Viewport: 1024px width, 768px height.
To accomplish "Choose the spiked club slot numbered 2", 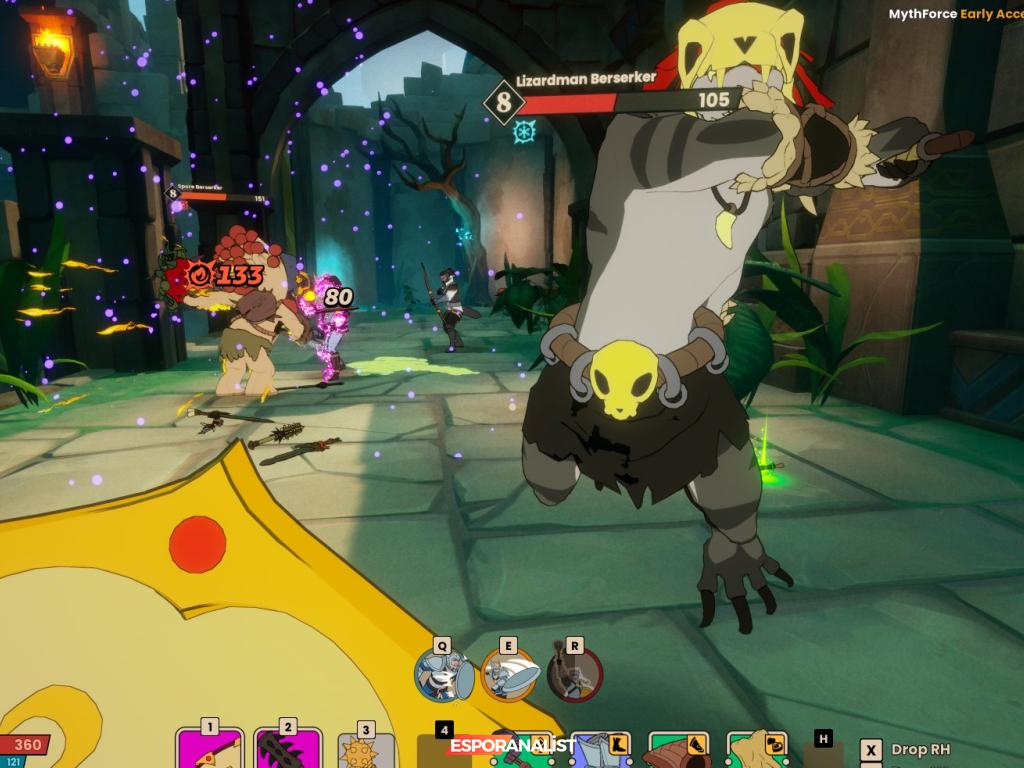I will pyautogui.click(x=288, y=750).
